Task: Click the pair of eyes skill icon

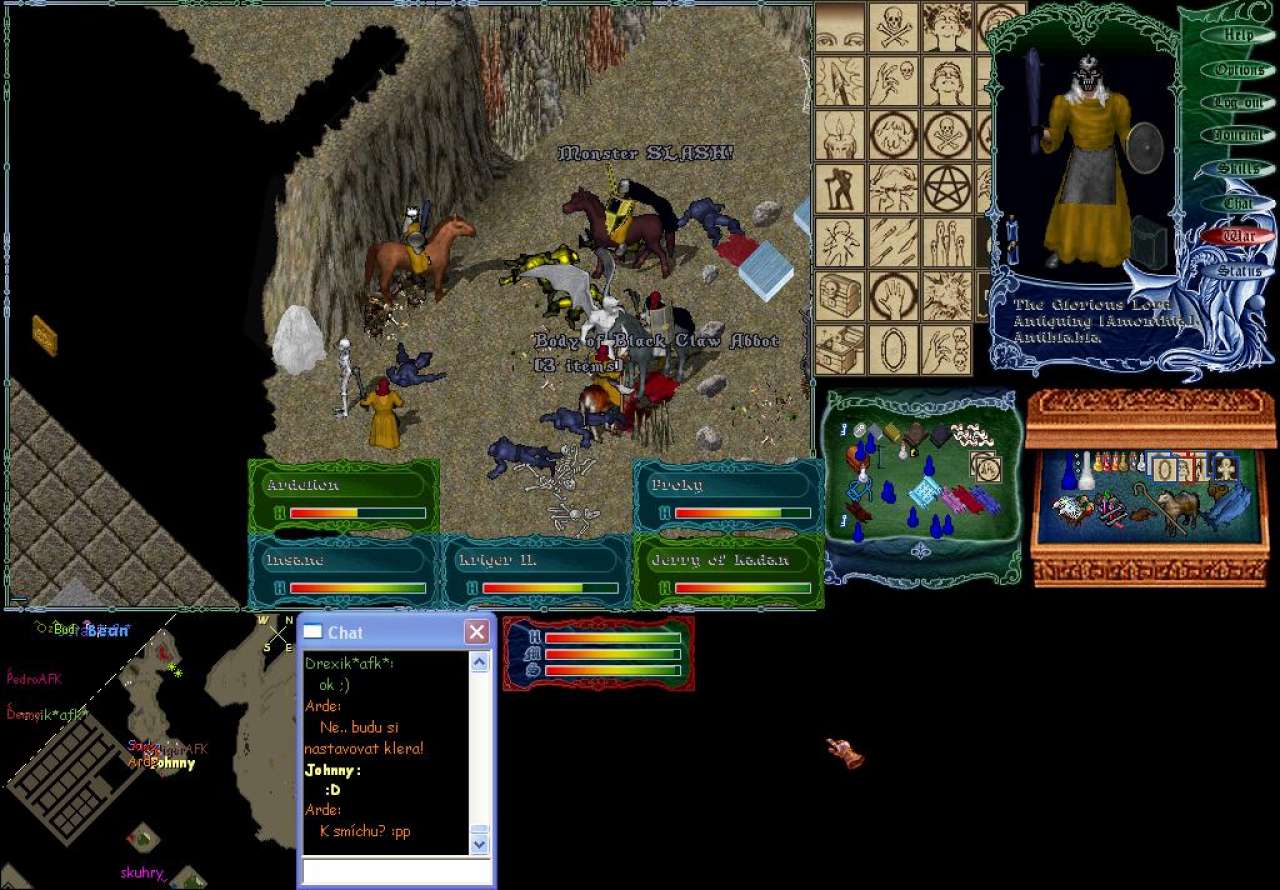Action: [x=840, y=26]
